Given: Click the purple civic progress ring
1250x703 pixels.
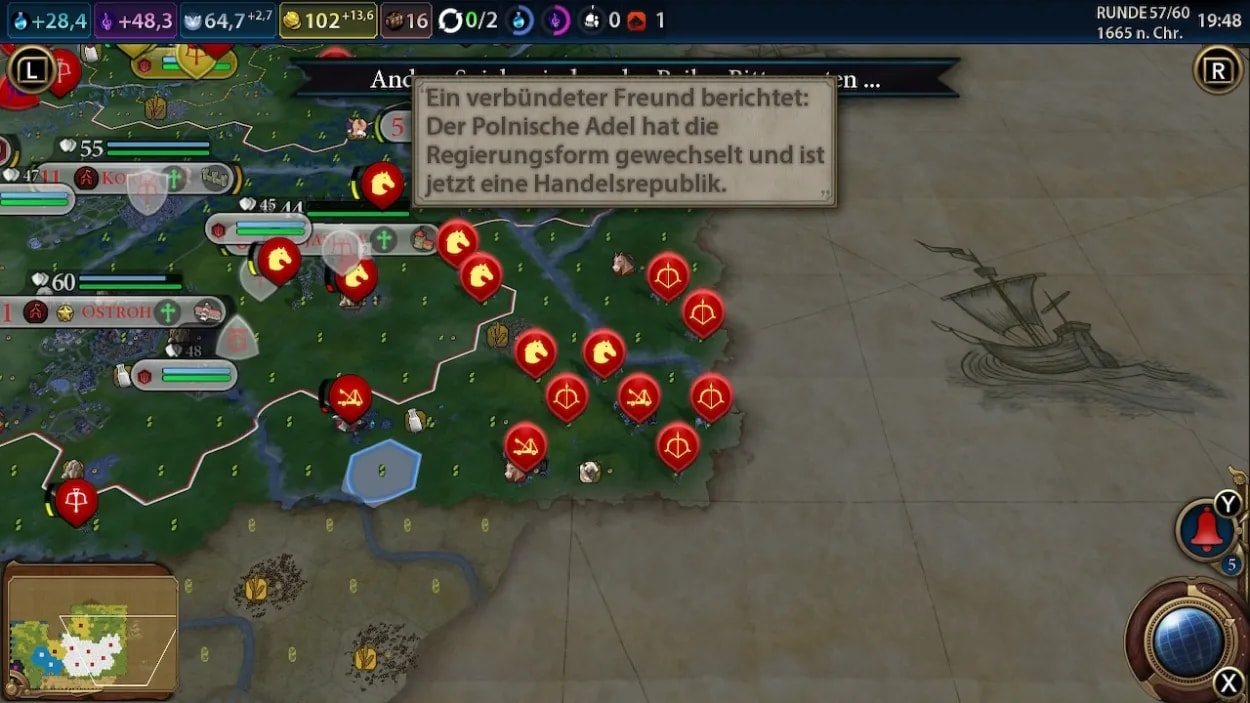Looking at the screenshot, I should (x=556, y=20).
